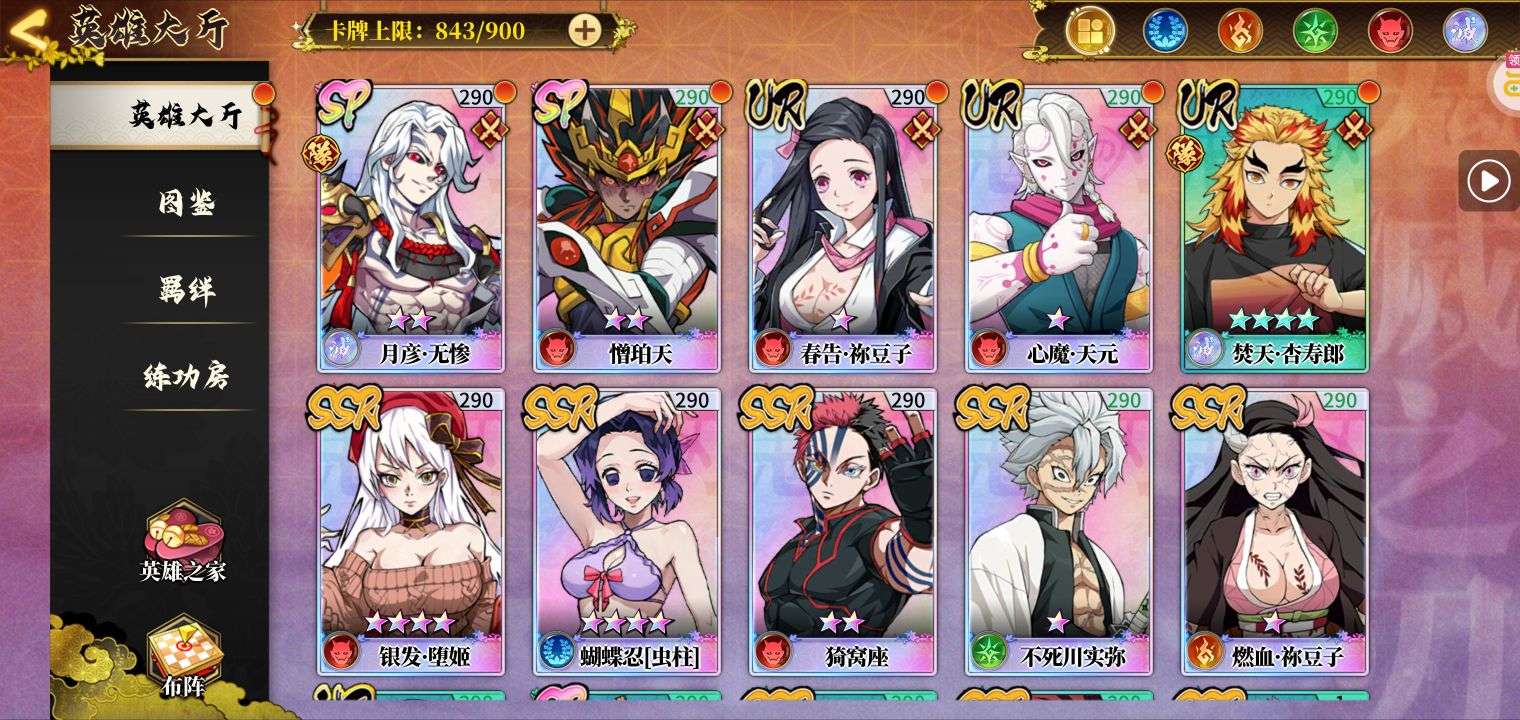Filter heroes by the blue water element

pos(1165,30)
